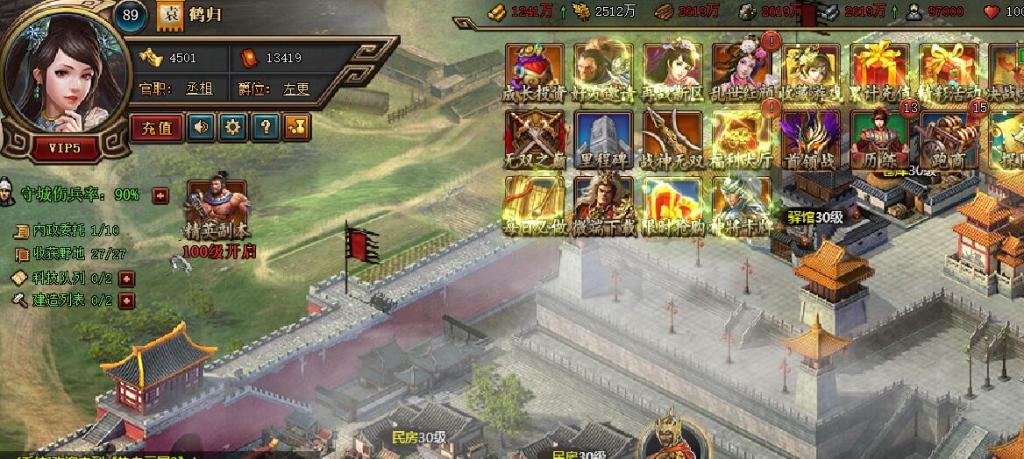Toggle the sound speaker button

(203, 127)
